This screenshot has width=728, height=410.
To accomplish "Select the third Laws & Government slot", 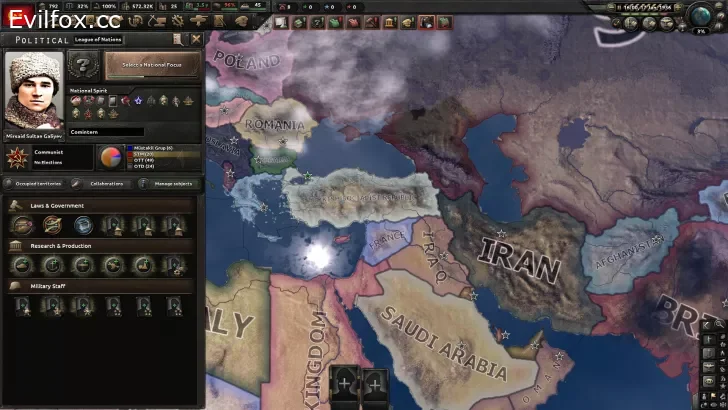I will [82, 225].
